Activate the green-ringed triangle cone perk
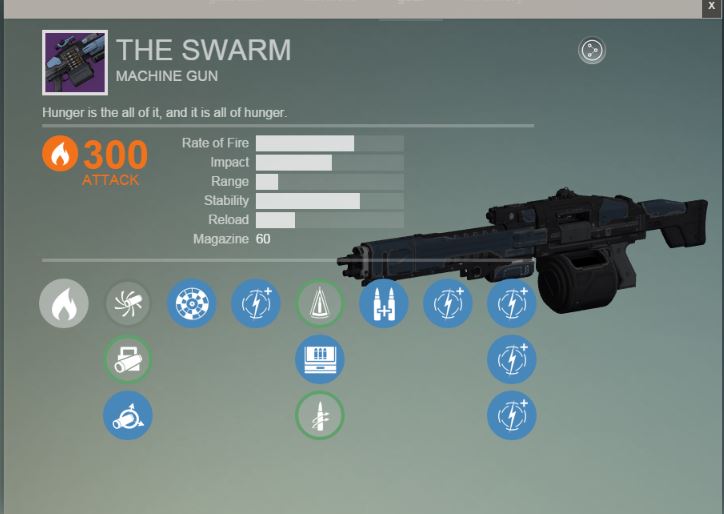724x514 pixels. (320, 303)
